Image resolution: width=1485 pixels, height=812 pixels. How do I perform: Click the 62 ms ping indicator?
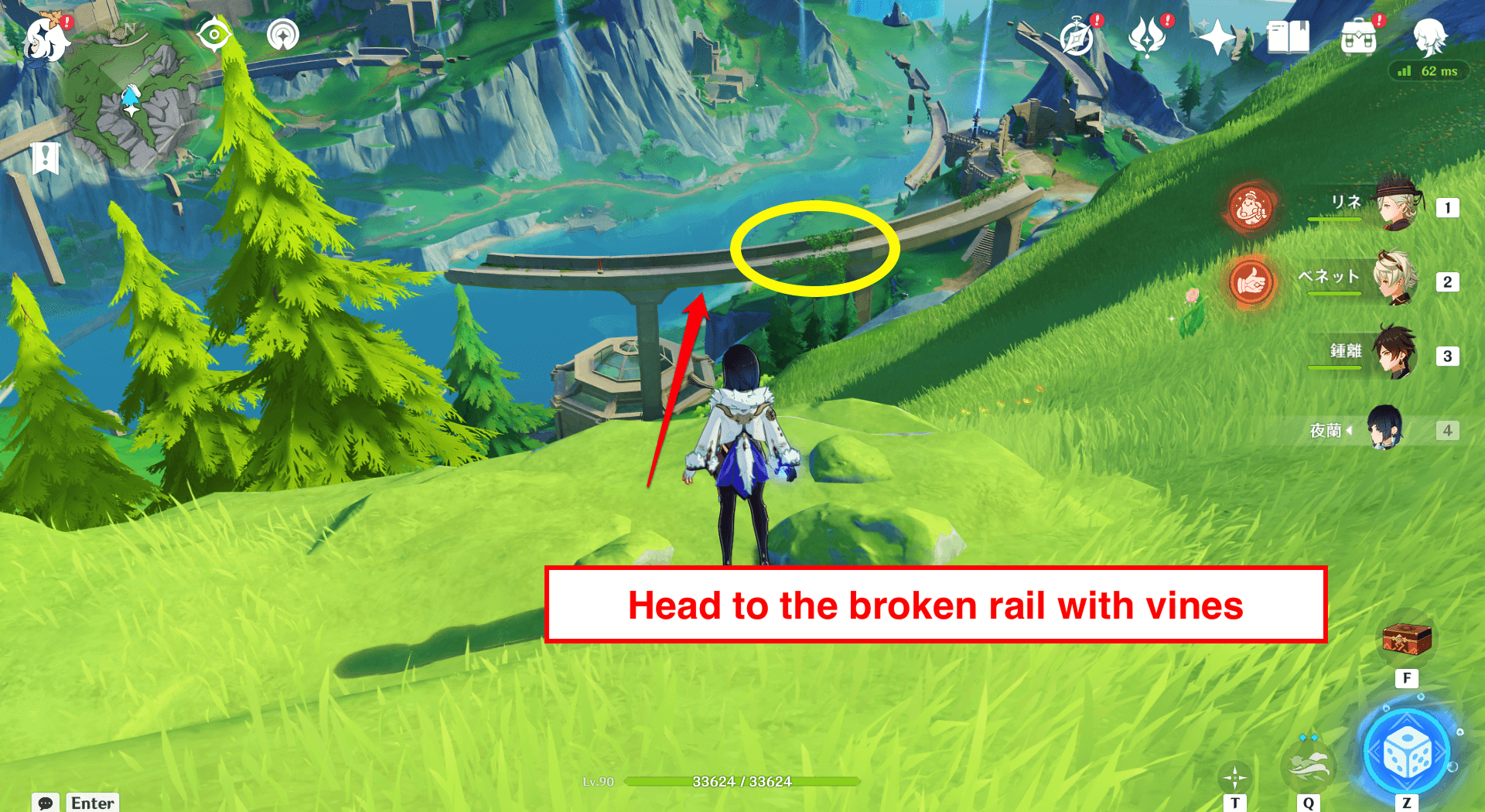click(1429, 72)
